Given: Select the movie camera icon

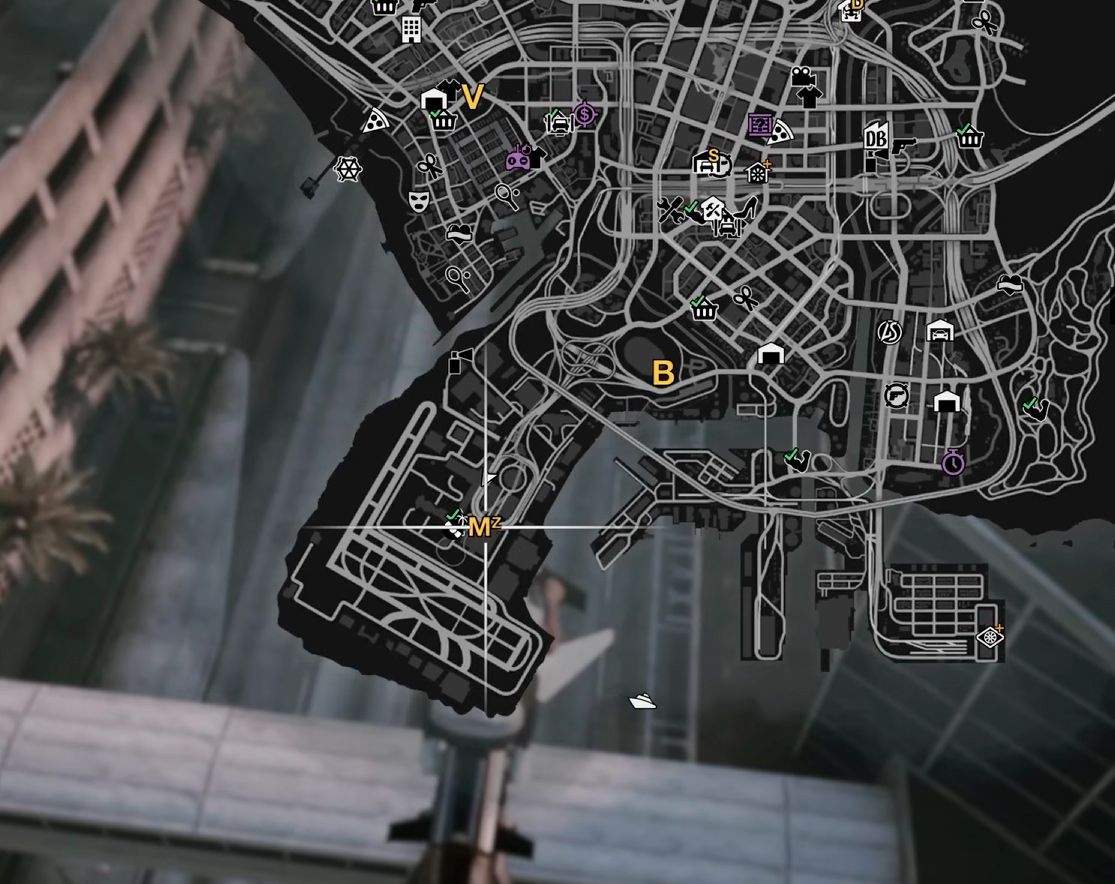Looking at the screenshot, I should [x=802, y=76].
